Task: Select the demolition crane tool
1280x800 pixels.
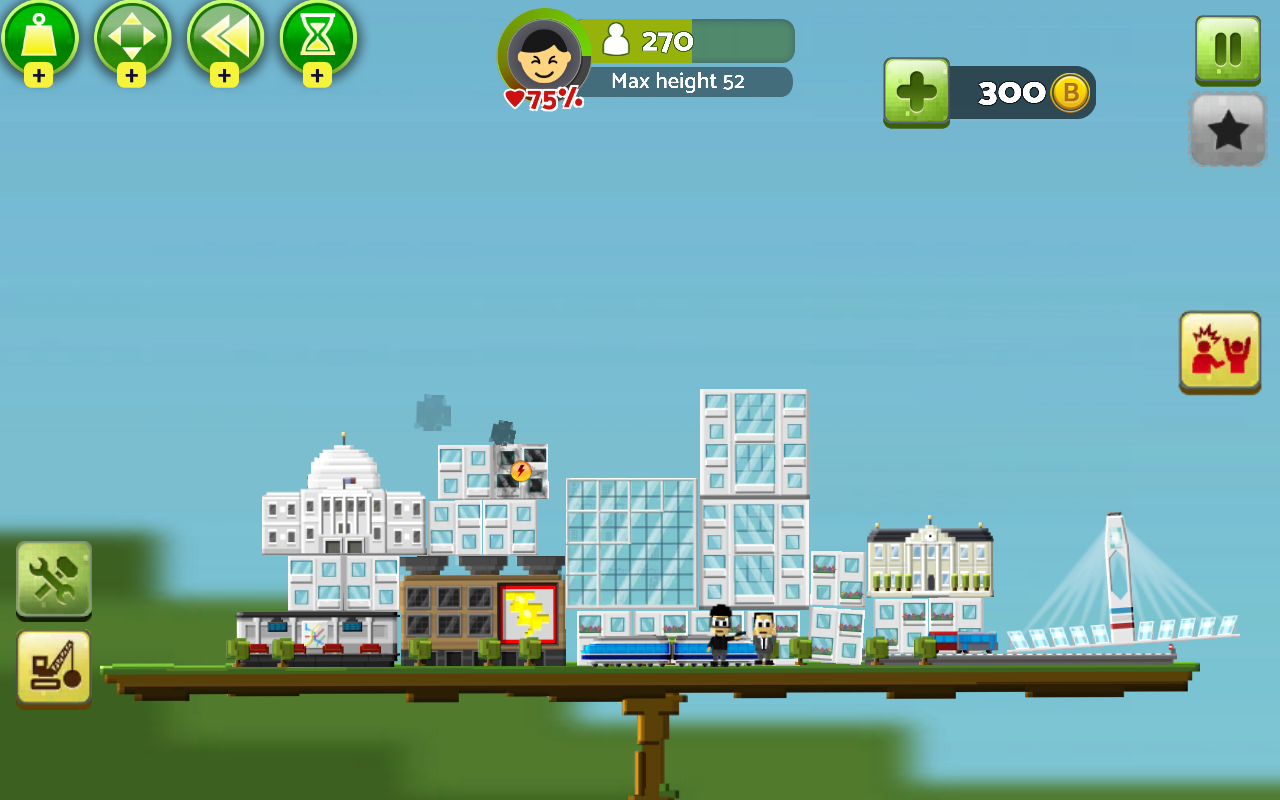Action: pos(54,668)
